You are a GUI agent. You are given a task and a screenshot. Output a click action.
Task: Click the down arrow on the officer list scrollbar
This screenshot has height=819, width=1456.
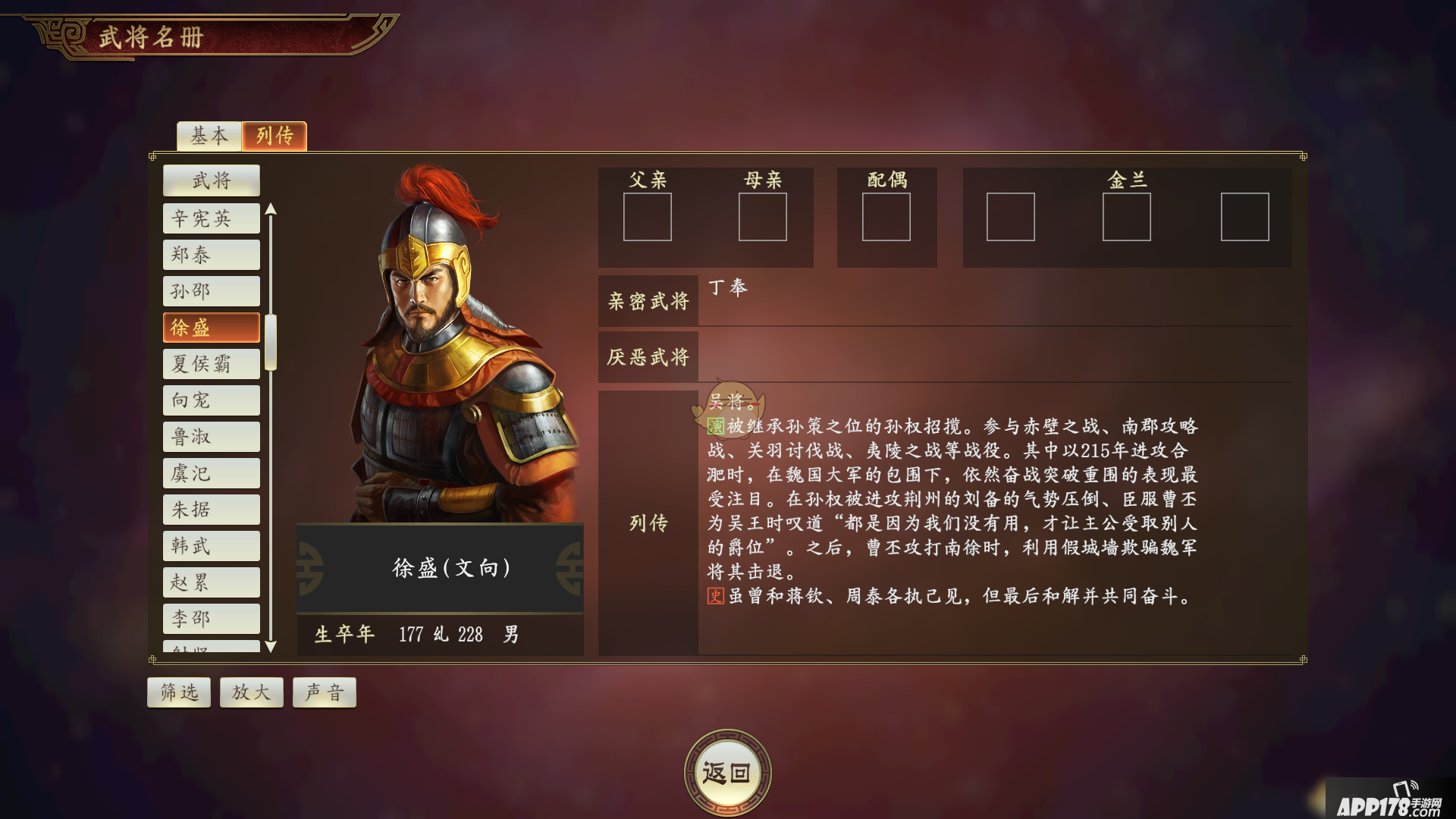point(272,646)
